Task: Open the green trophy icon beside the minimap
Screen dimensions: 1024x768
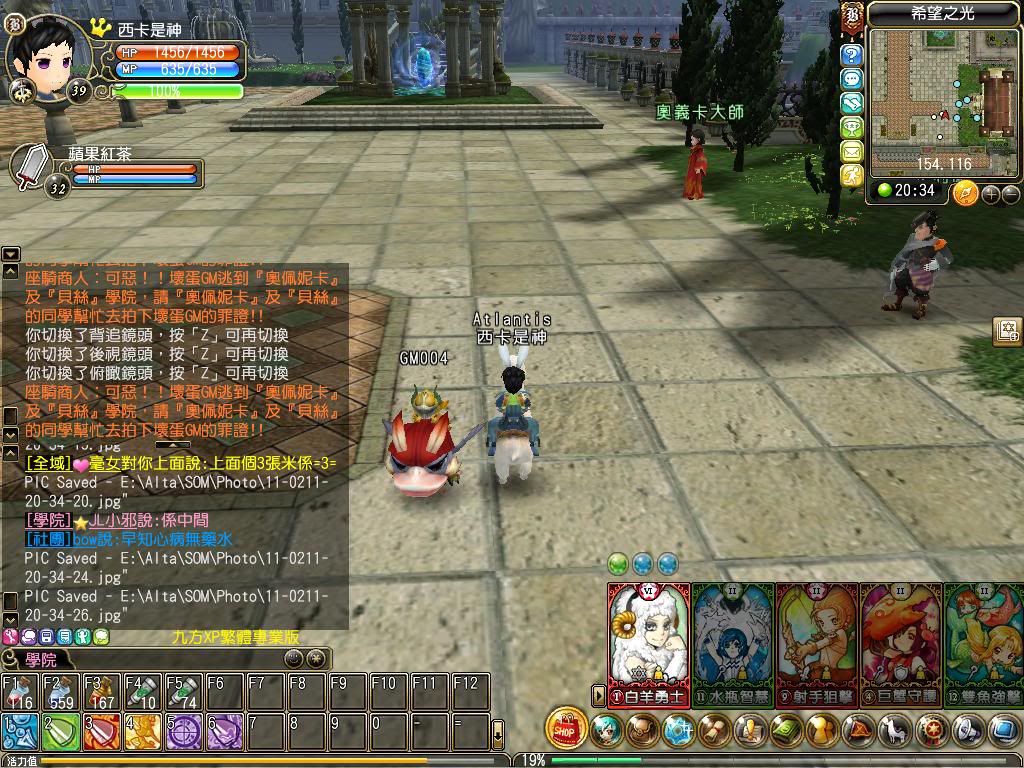Action: (x=851, y=127)
